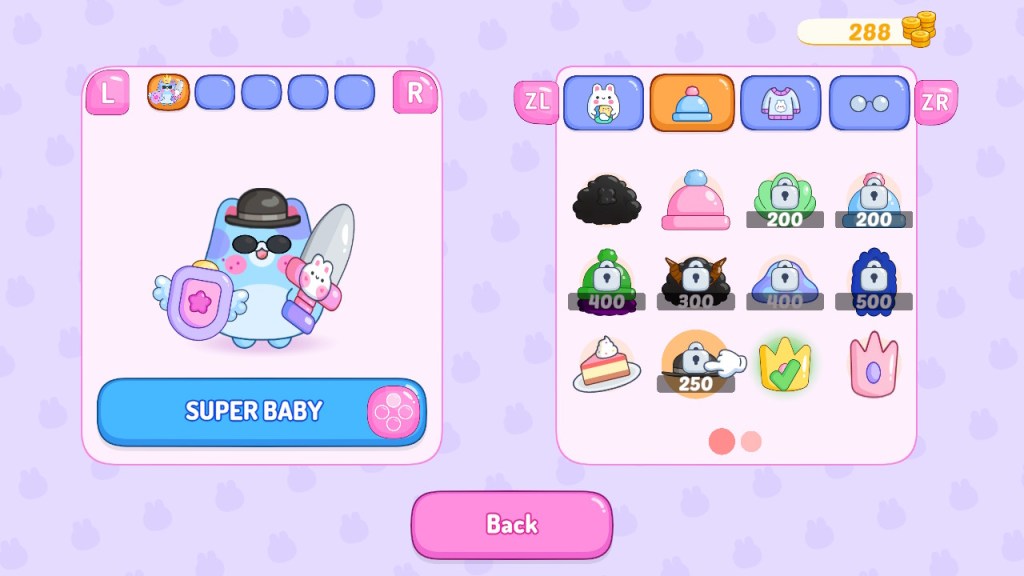Select the first character slot thumbnail
The image size is (1024, 576).
pyautogui.click(x=168, y=92)
